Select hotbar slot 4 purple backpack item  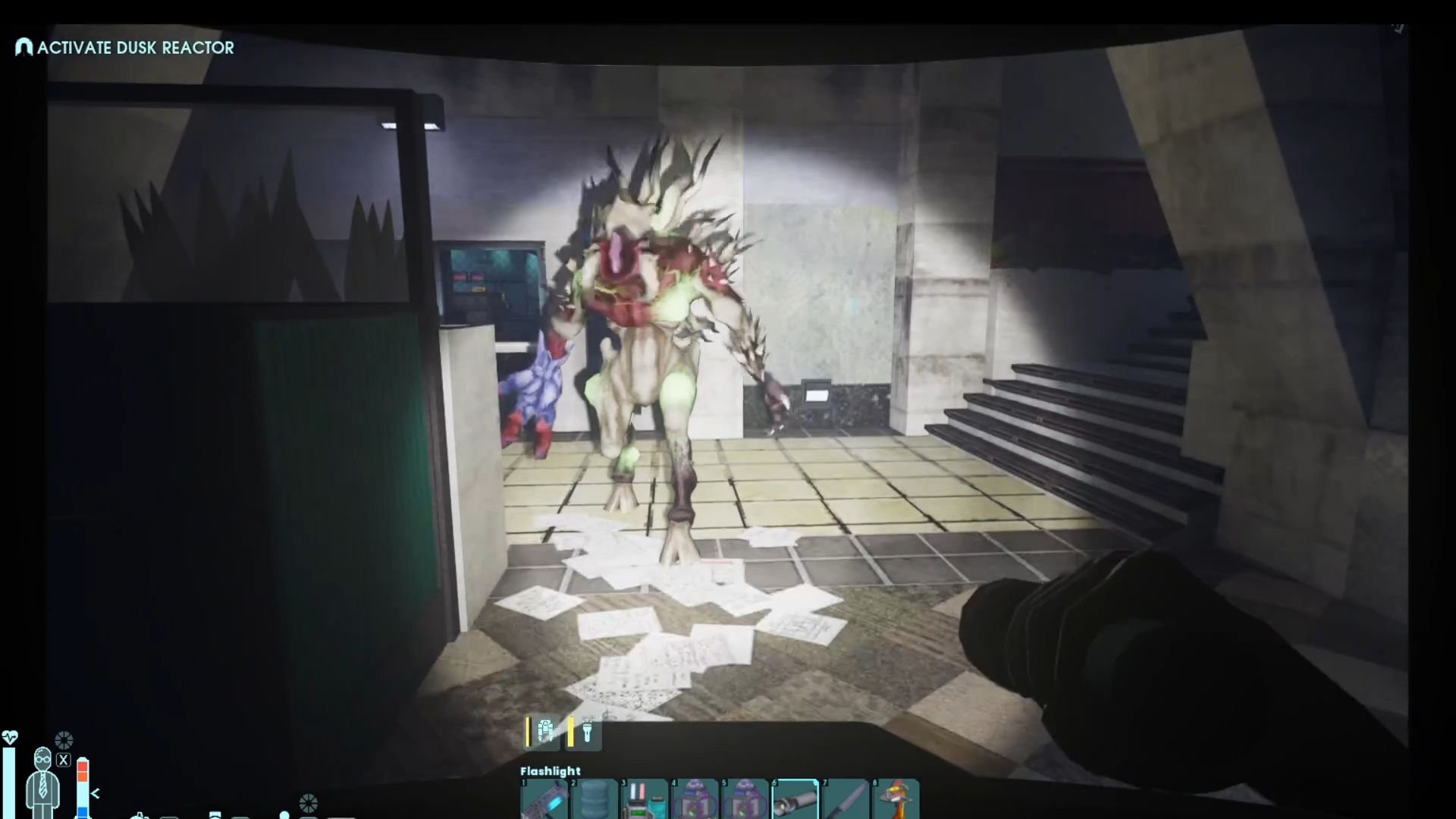click(695, 800)
